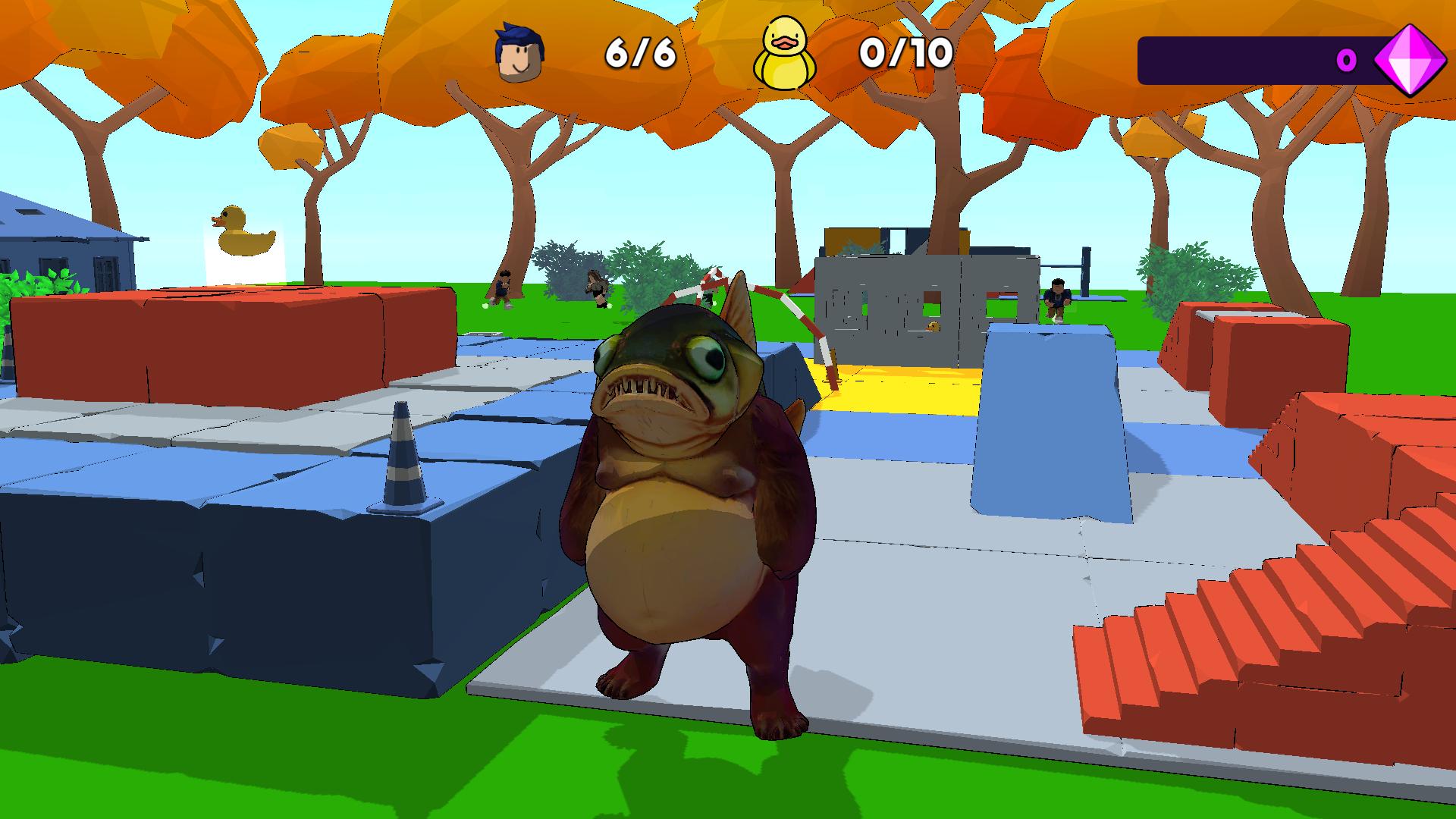This screenshot has height=819, width=1456.
Task: Click the 6/6 player count display
Action: pos(639,53)
